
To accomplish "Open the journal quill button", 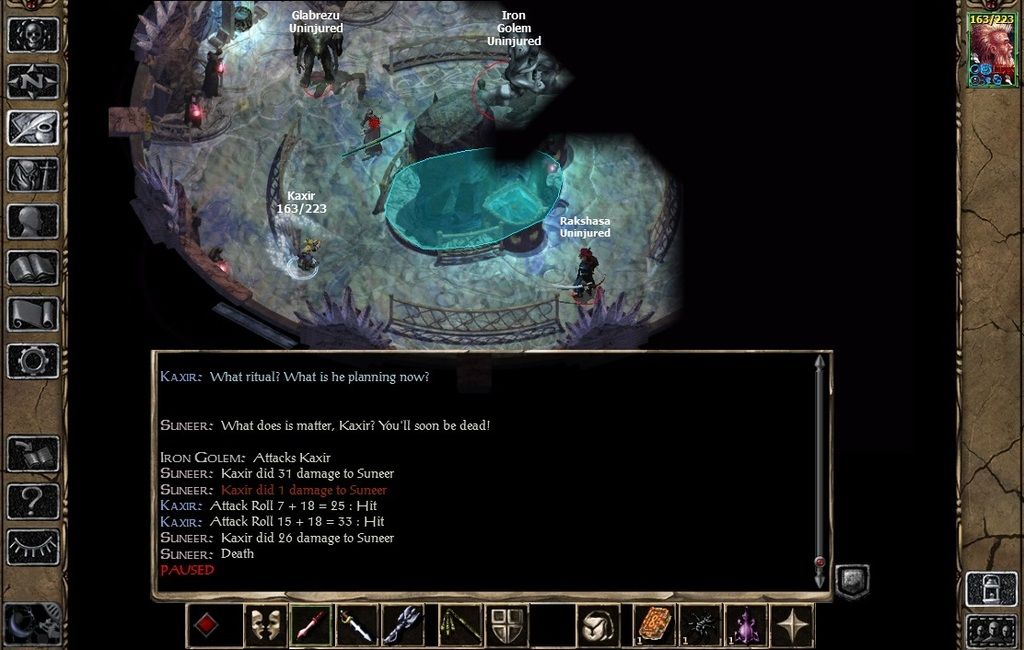I will (x=33, y=127).
